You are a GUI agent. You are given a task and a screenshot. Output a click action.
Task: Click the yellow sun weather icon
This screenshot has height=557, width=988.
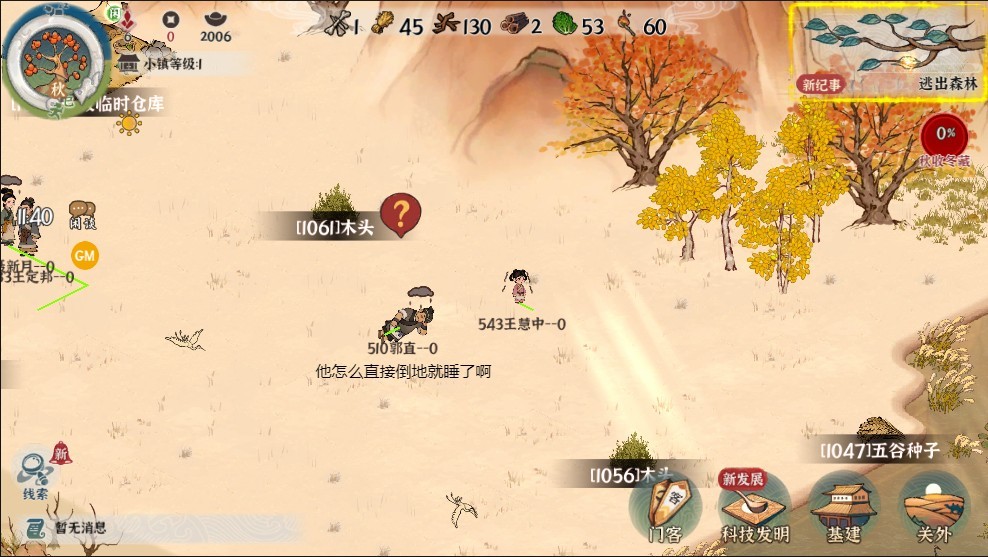point(129,124)
